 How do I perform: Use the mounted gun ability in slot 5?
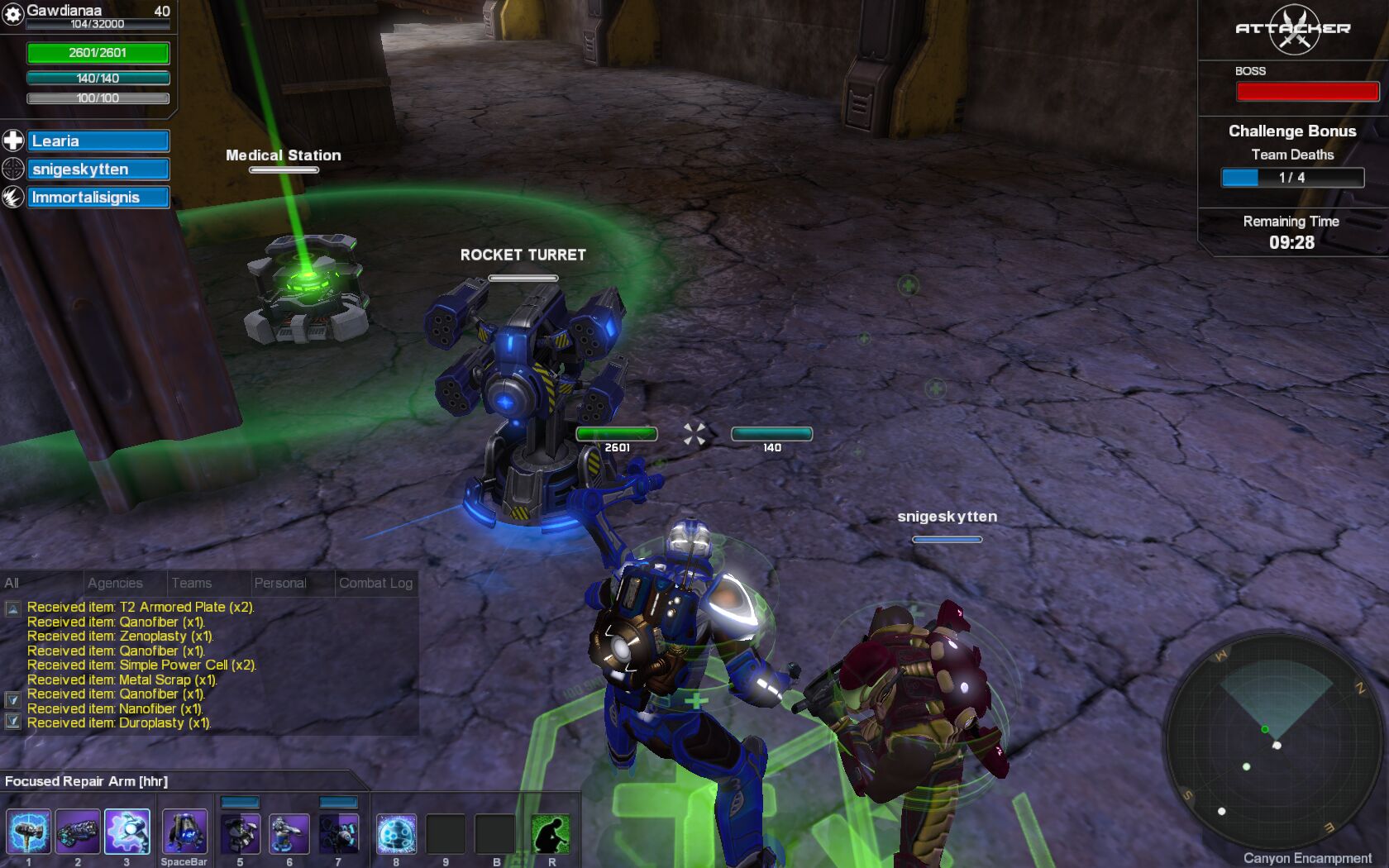point(241,833)
